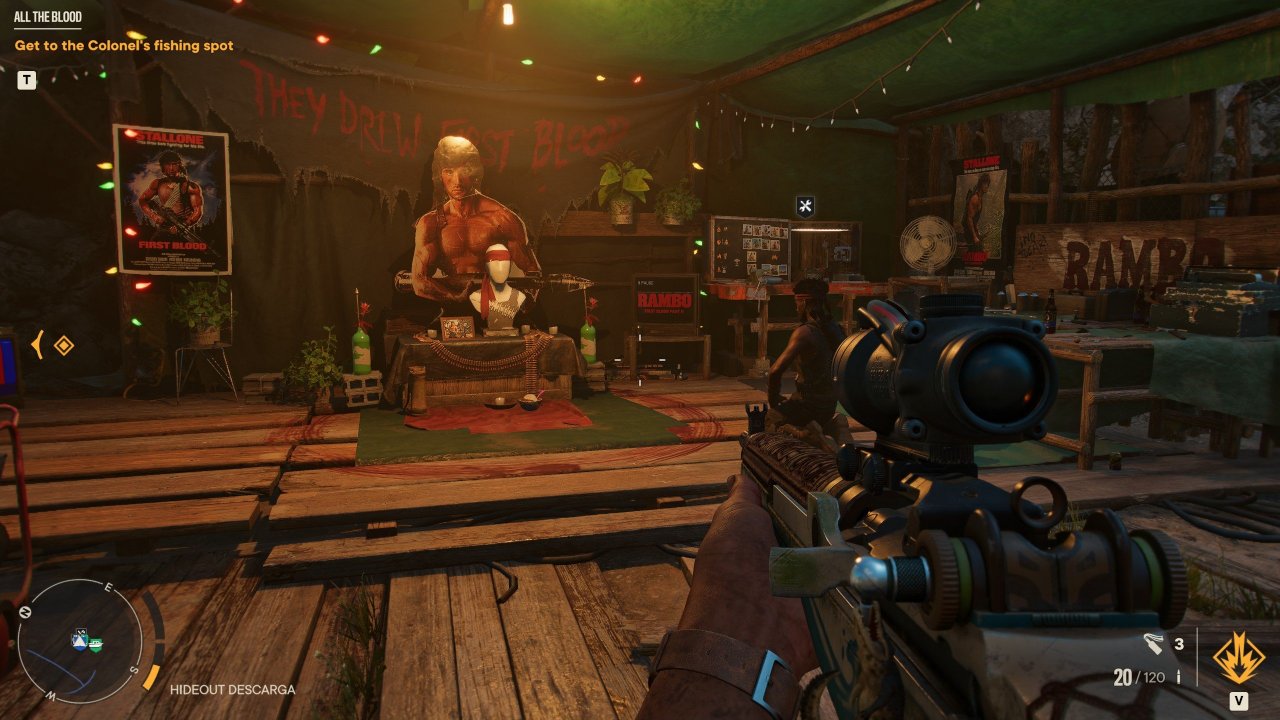Screen dimensions: 1280x720
Task: Click the bullet ammo icon beside 120
Action: click(1178, 676)
